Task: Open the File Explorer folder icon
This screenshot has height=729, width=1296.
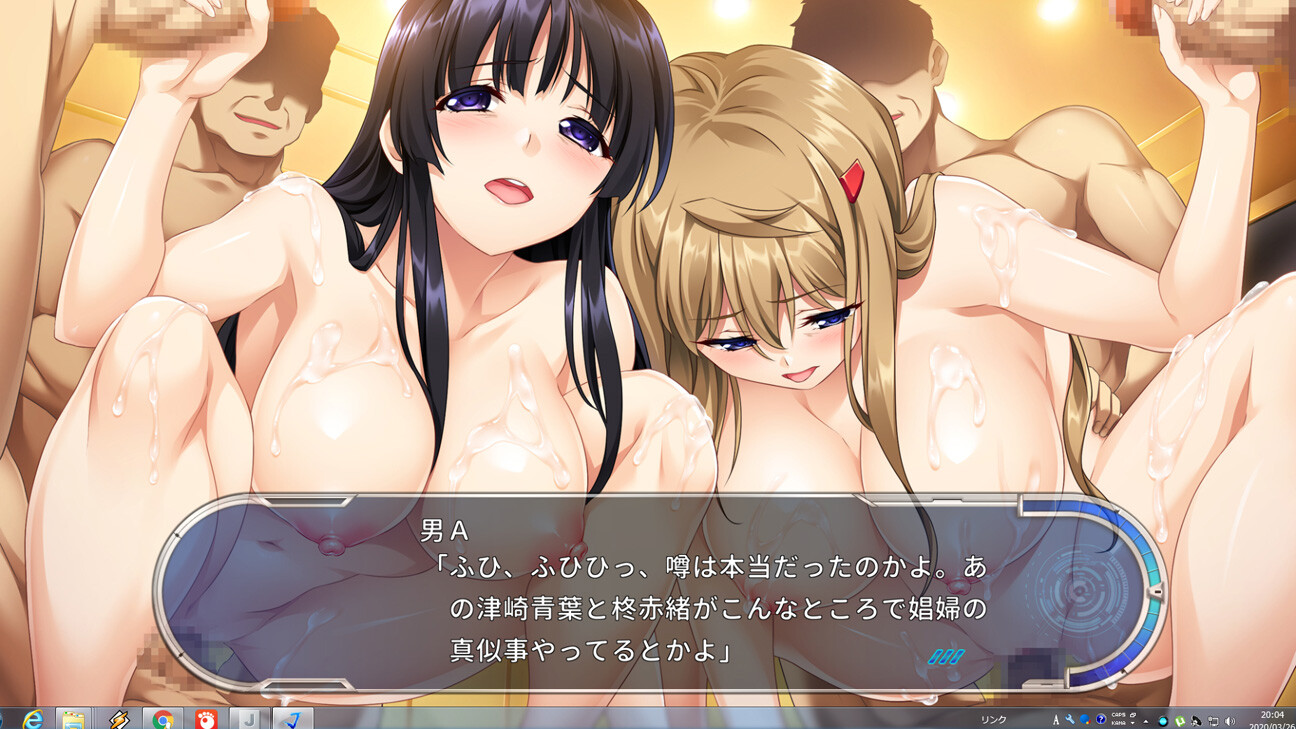Action: [71, 719]
